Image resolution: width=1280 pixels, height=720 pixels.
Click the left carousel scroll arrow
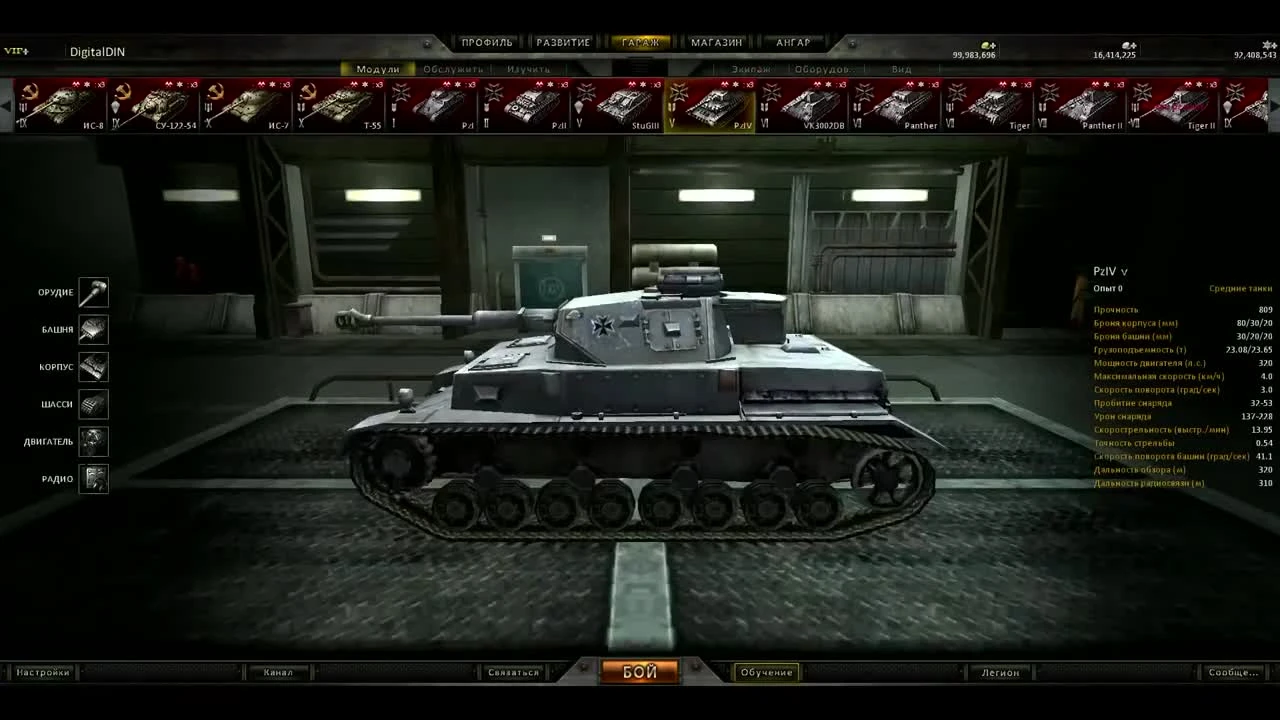8,105
